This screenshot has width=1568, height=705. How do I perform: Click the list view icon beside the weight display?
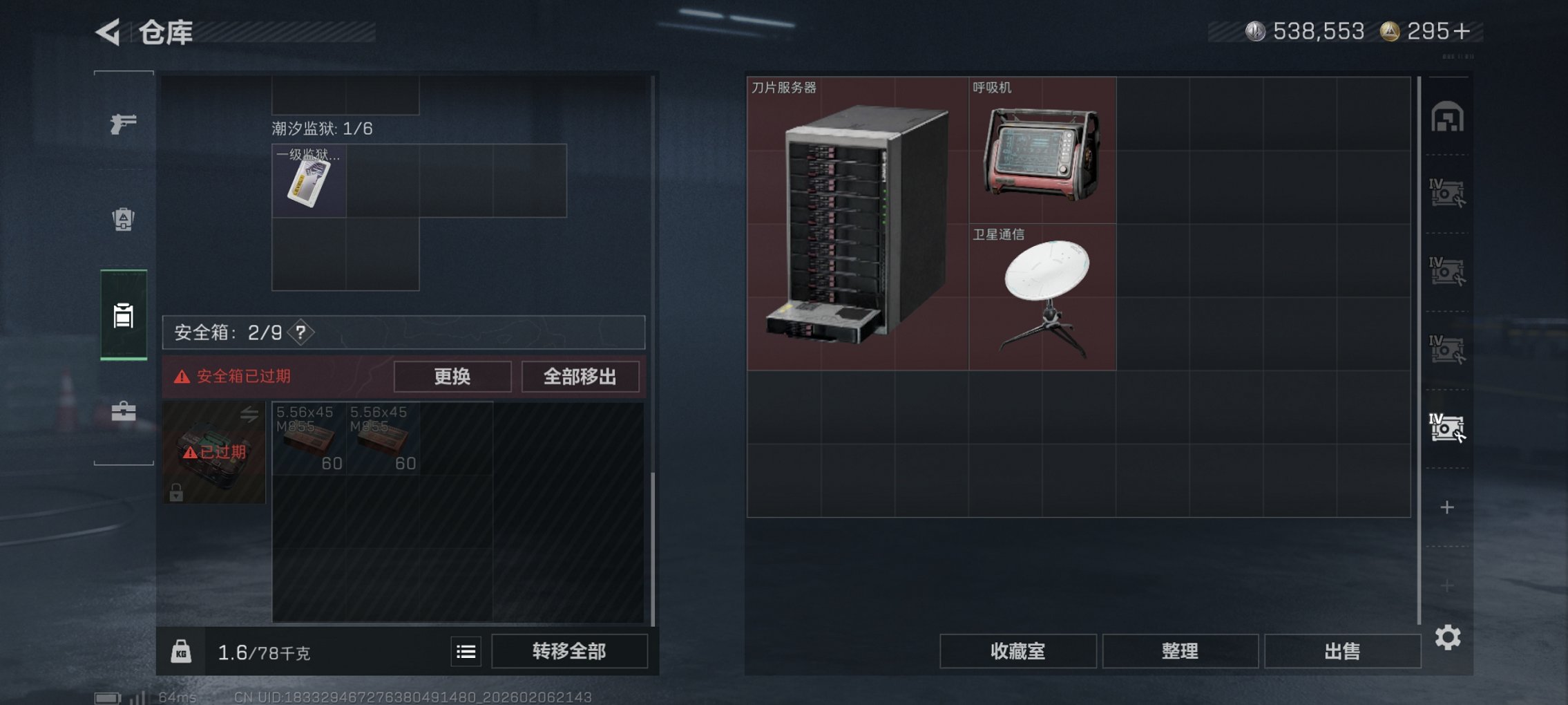(466, 652)
